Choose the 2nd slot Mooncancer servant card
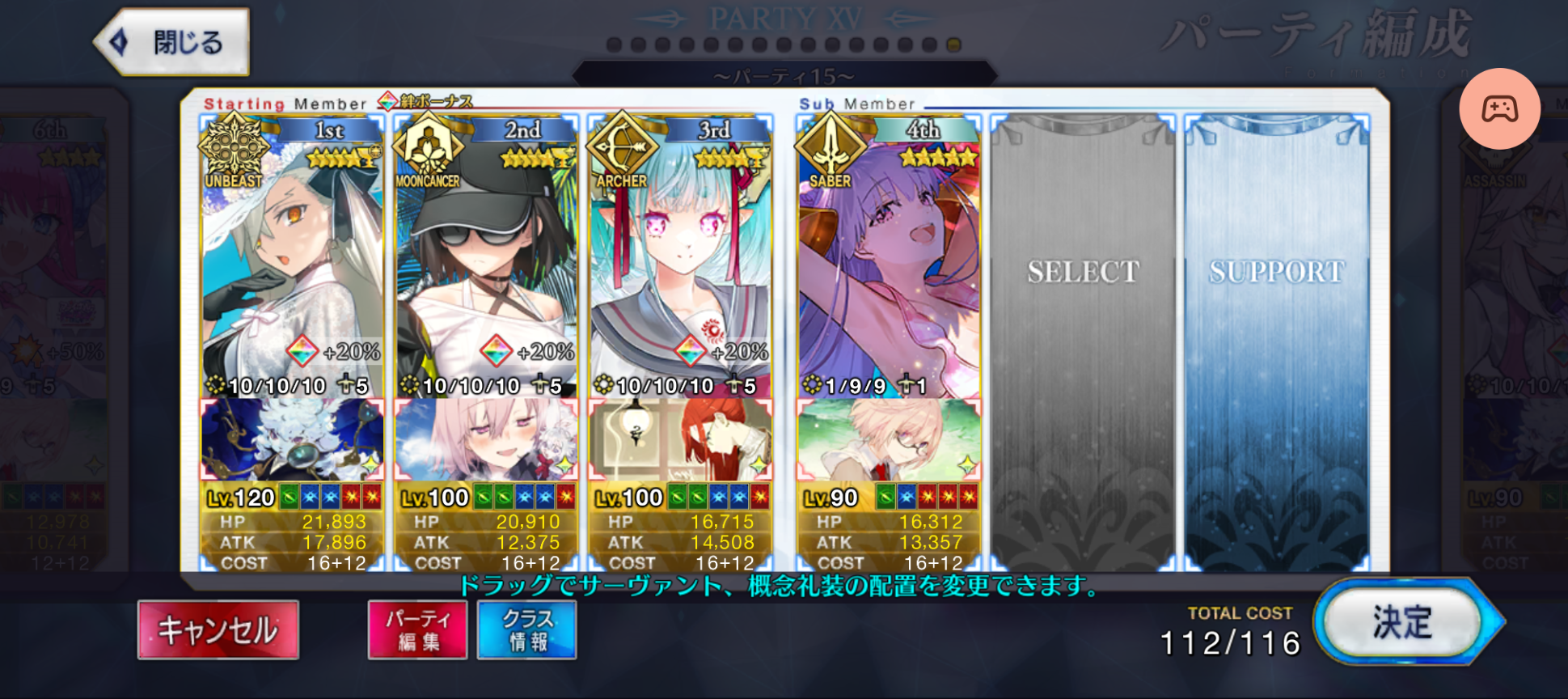1568x699 pixels. coord(486,259)
